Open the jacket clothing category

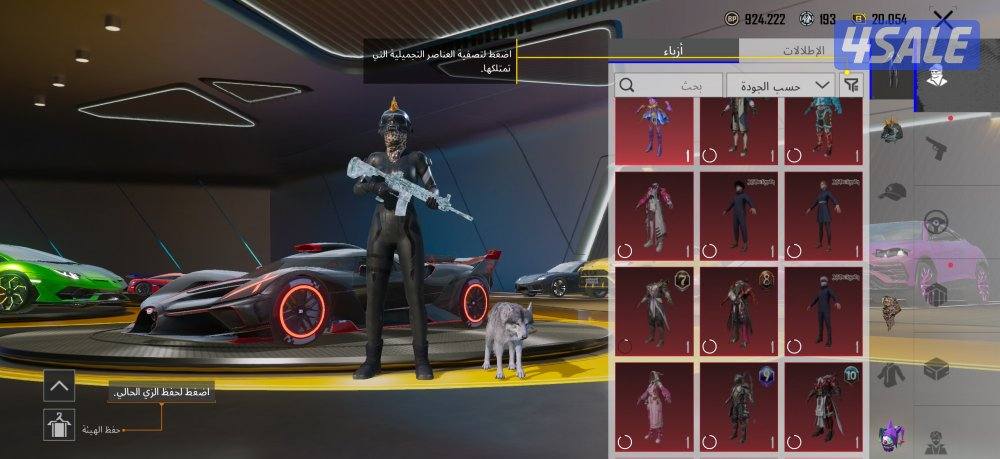point(890,375)
